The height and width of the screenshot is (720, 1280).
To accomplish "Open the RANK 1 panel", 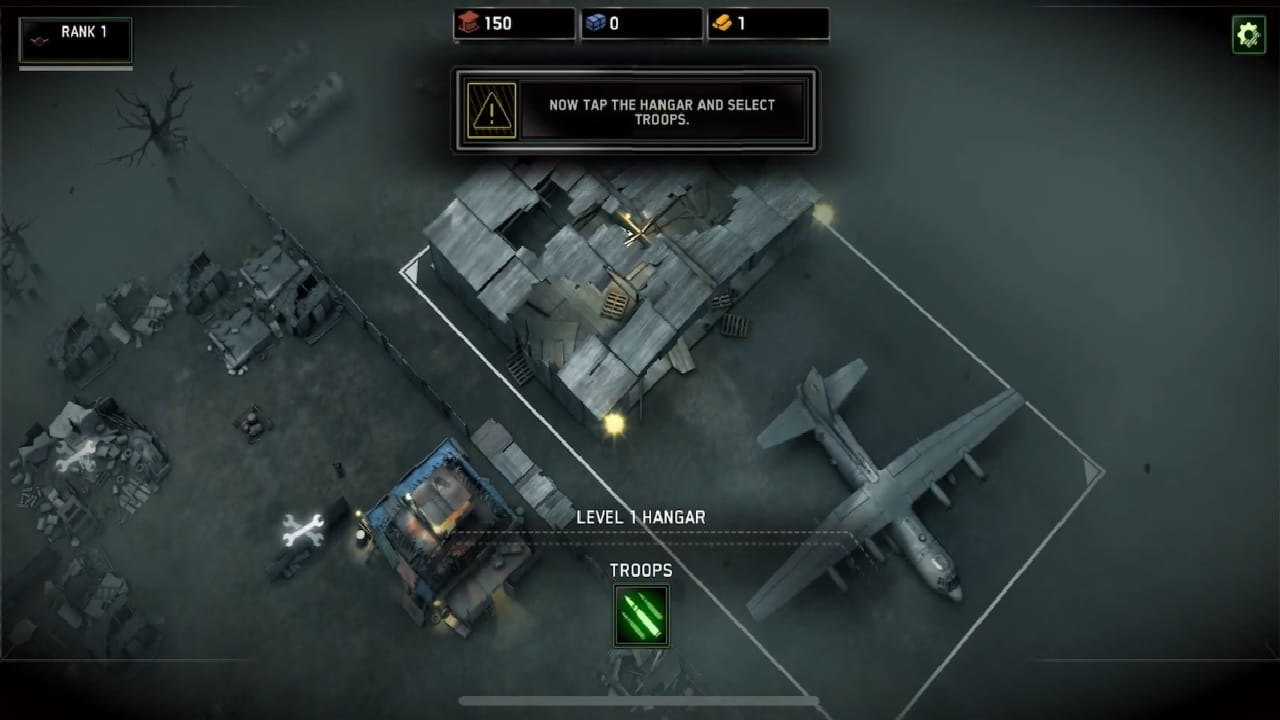I will point(75,39).
